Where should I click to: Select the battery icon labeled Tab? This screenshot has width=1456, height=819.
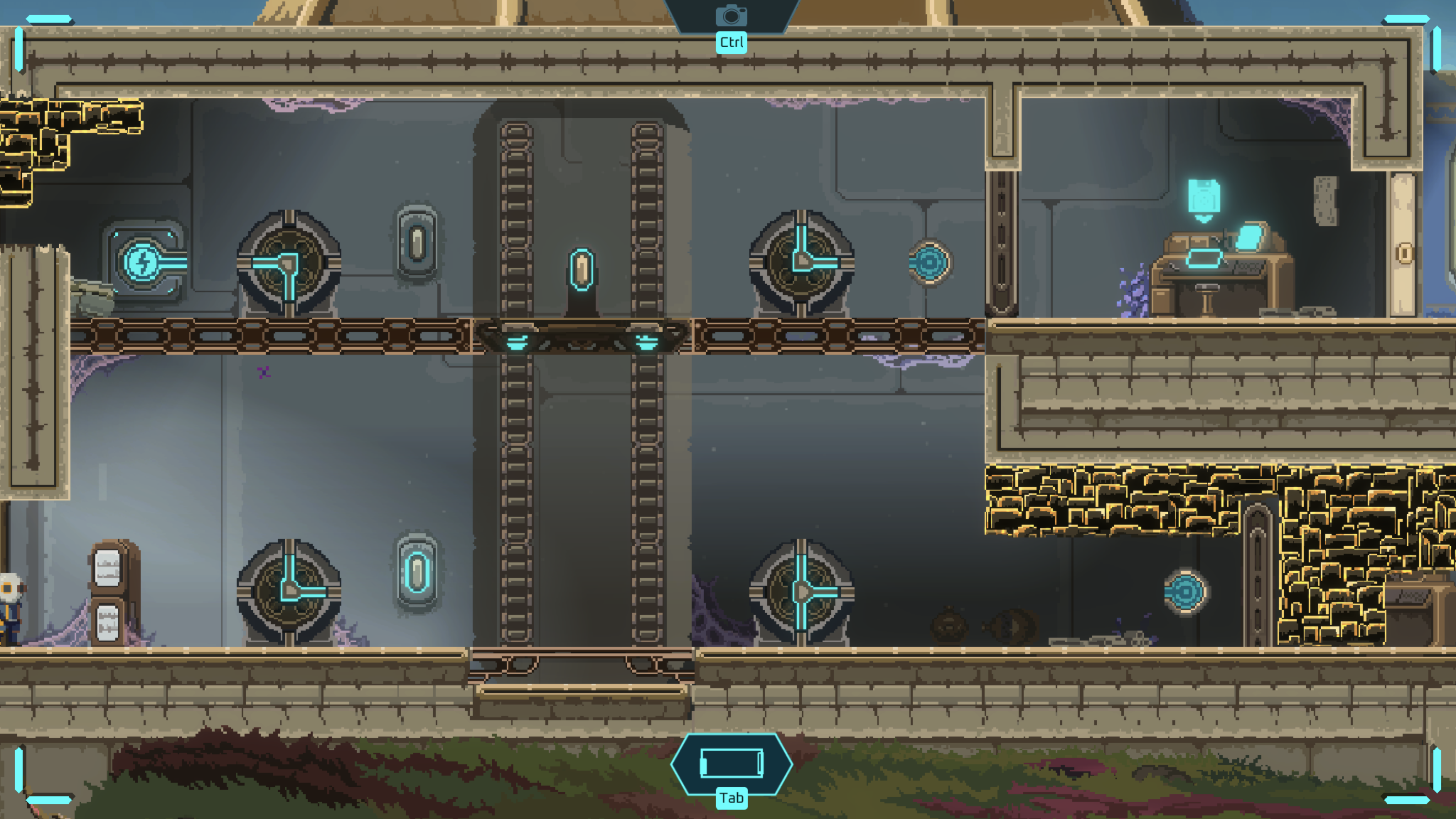732,764
